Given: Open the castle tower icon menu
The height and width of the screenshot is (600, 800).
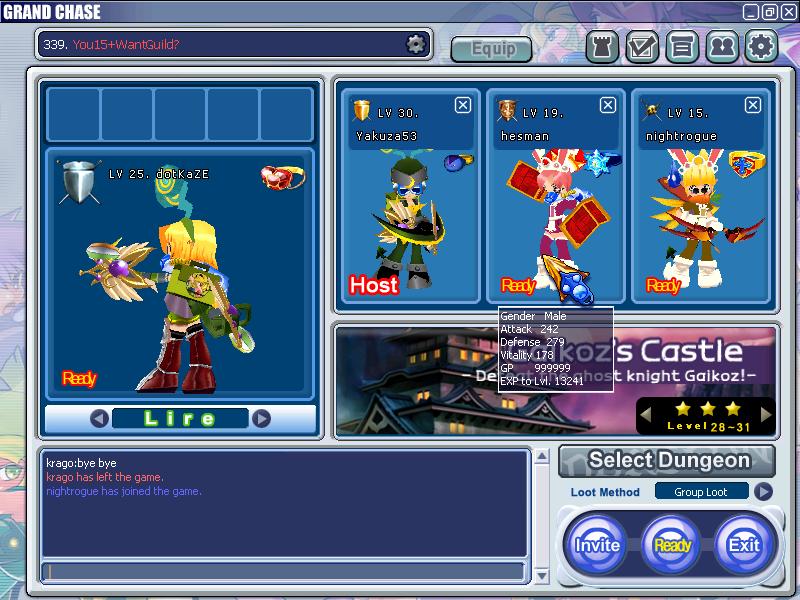Looking at the screenshot, I should 601,46.
